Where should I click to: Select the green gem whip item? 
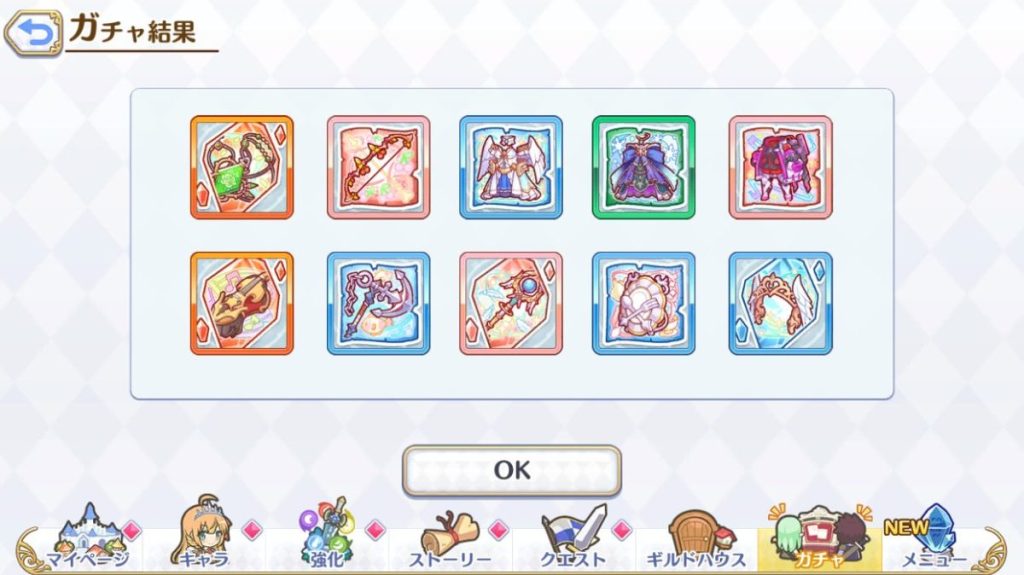pyautogui.click(x=242, y=167)
